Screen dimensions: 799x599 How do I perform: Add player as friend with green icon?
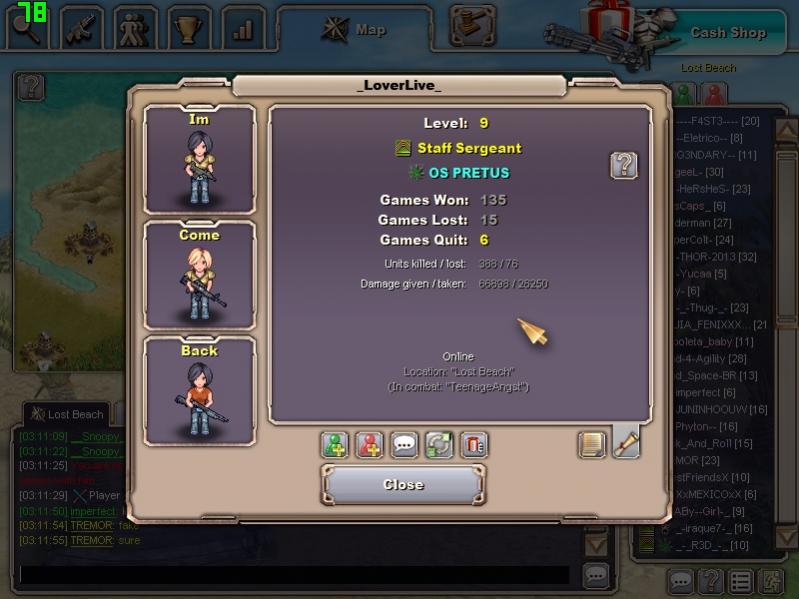tap(335, 445)
